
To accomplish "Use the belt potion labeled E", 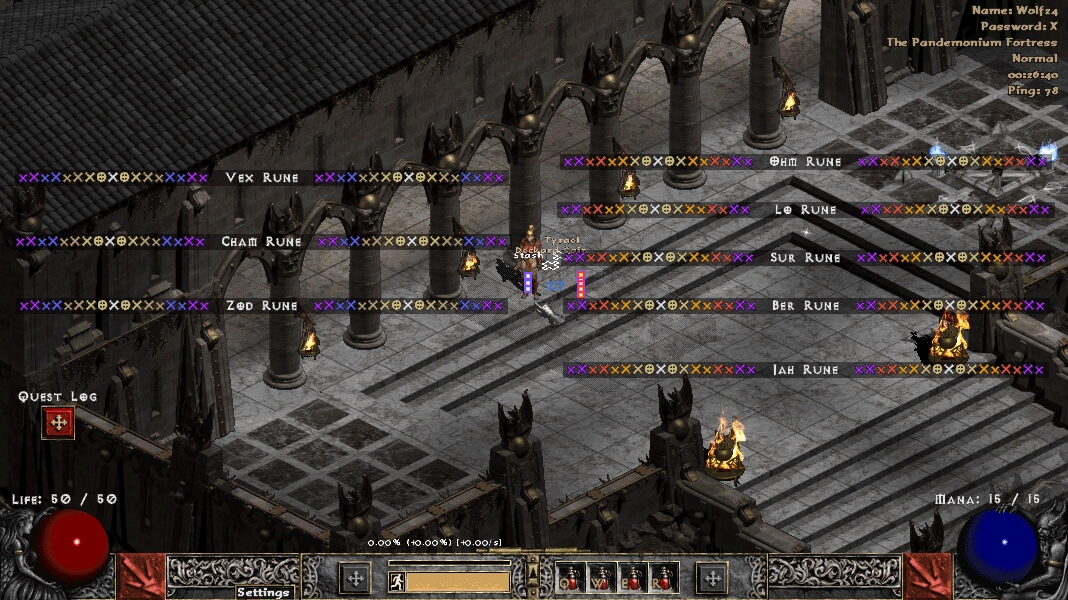I will click(633, 577).
